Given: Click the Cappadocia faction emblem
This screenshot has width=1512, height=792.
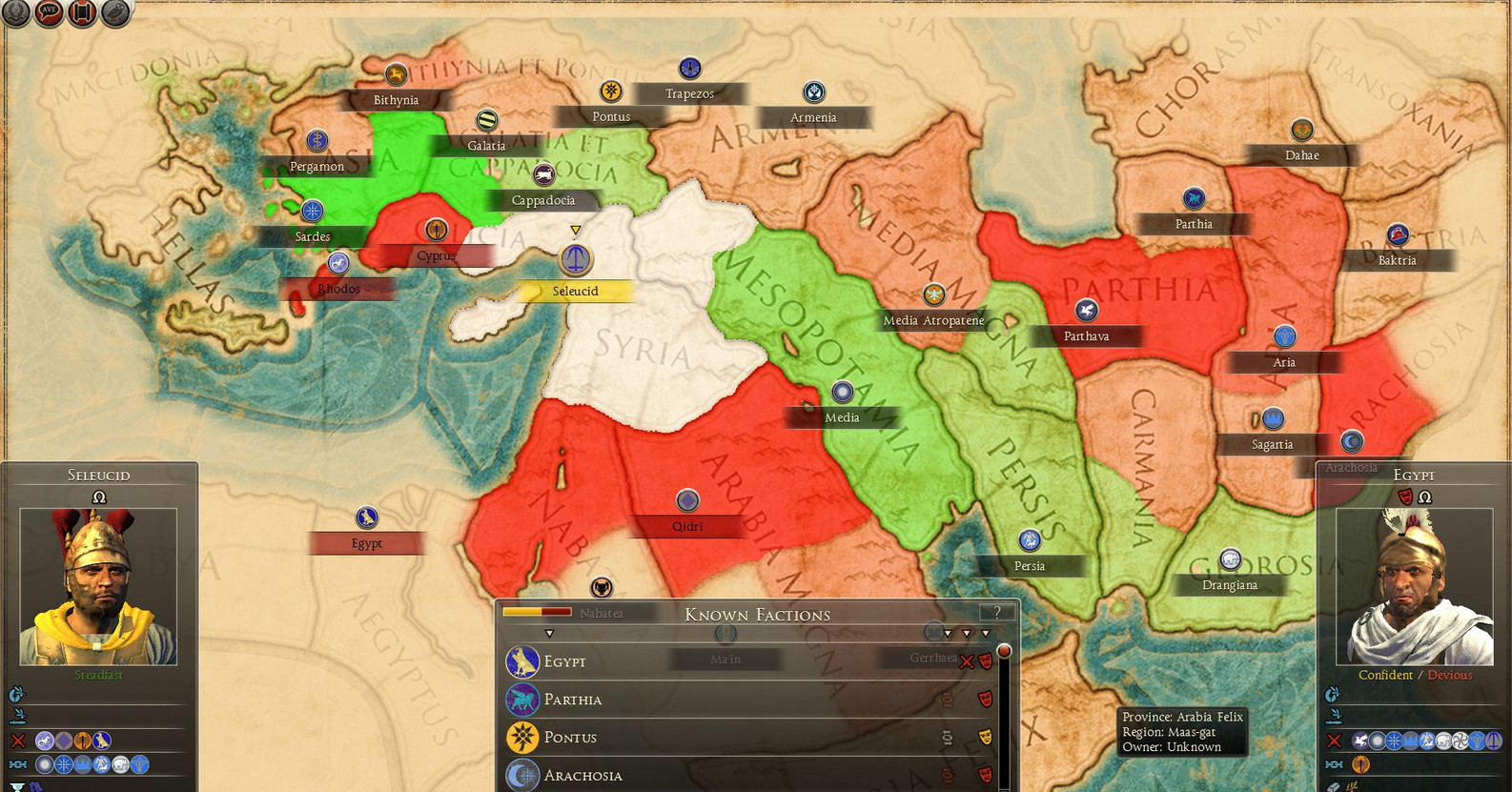Looking at the screenshot, I should pos(543,174).
